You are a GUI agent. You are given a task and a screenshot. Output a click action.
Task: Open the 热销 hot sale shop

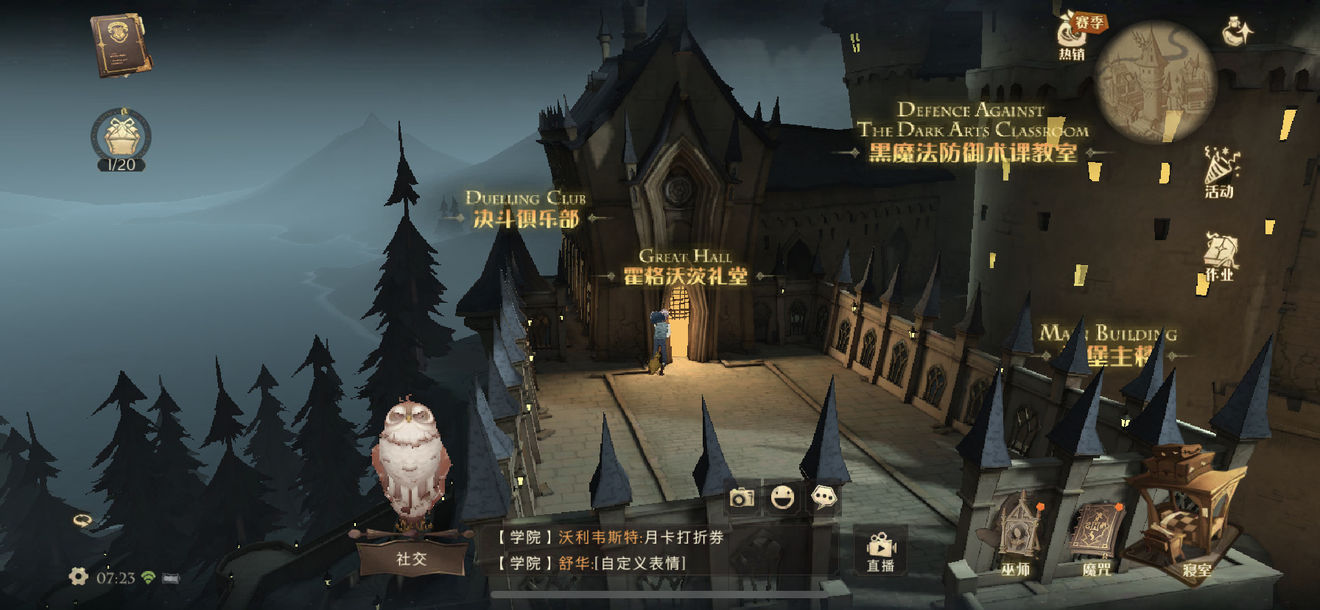pos(1072,38)
